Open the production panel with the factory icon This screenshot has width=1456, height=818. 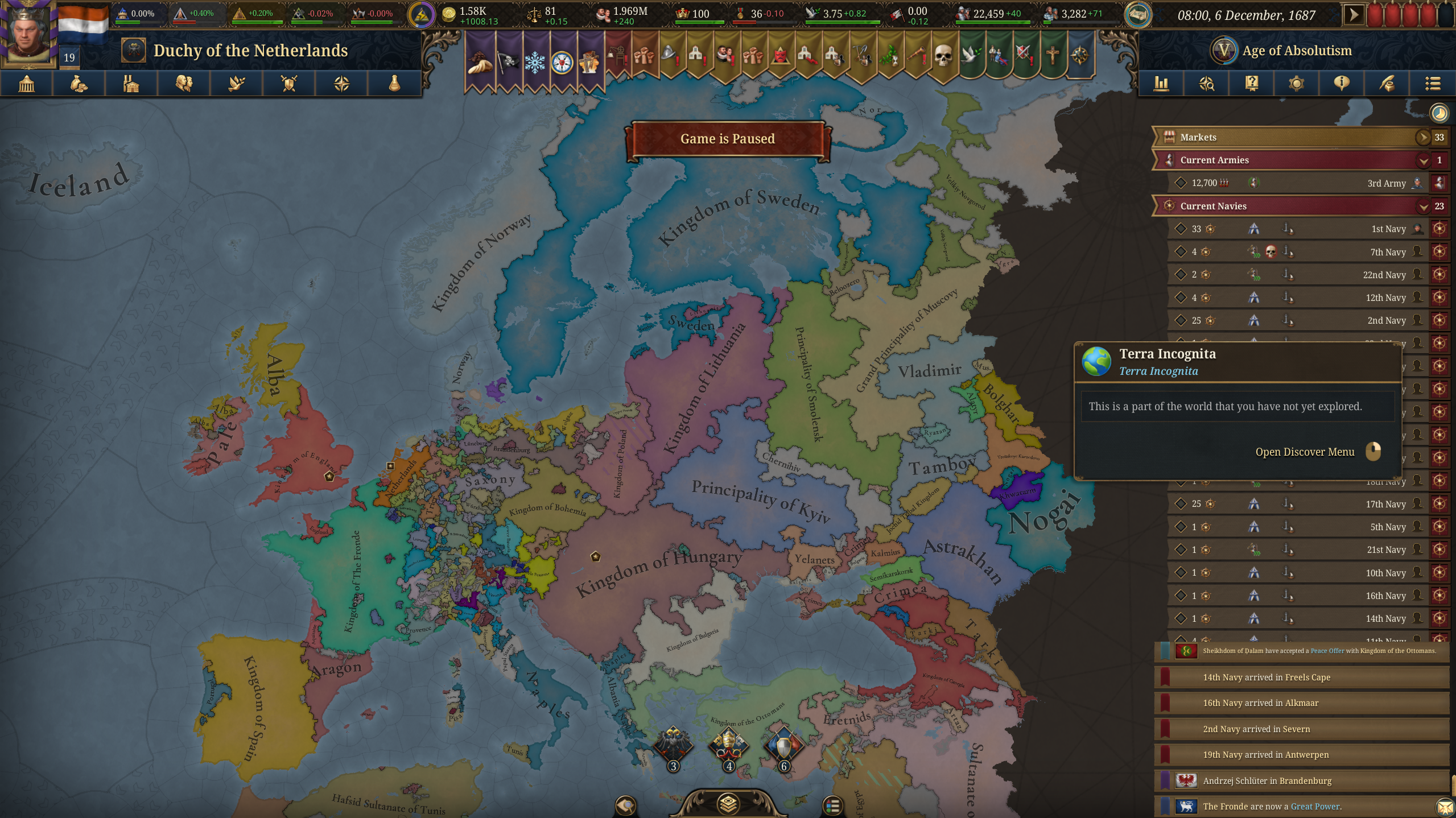(131, 84)
